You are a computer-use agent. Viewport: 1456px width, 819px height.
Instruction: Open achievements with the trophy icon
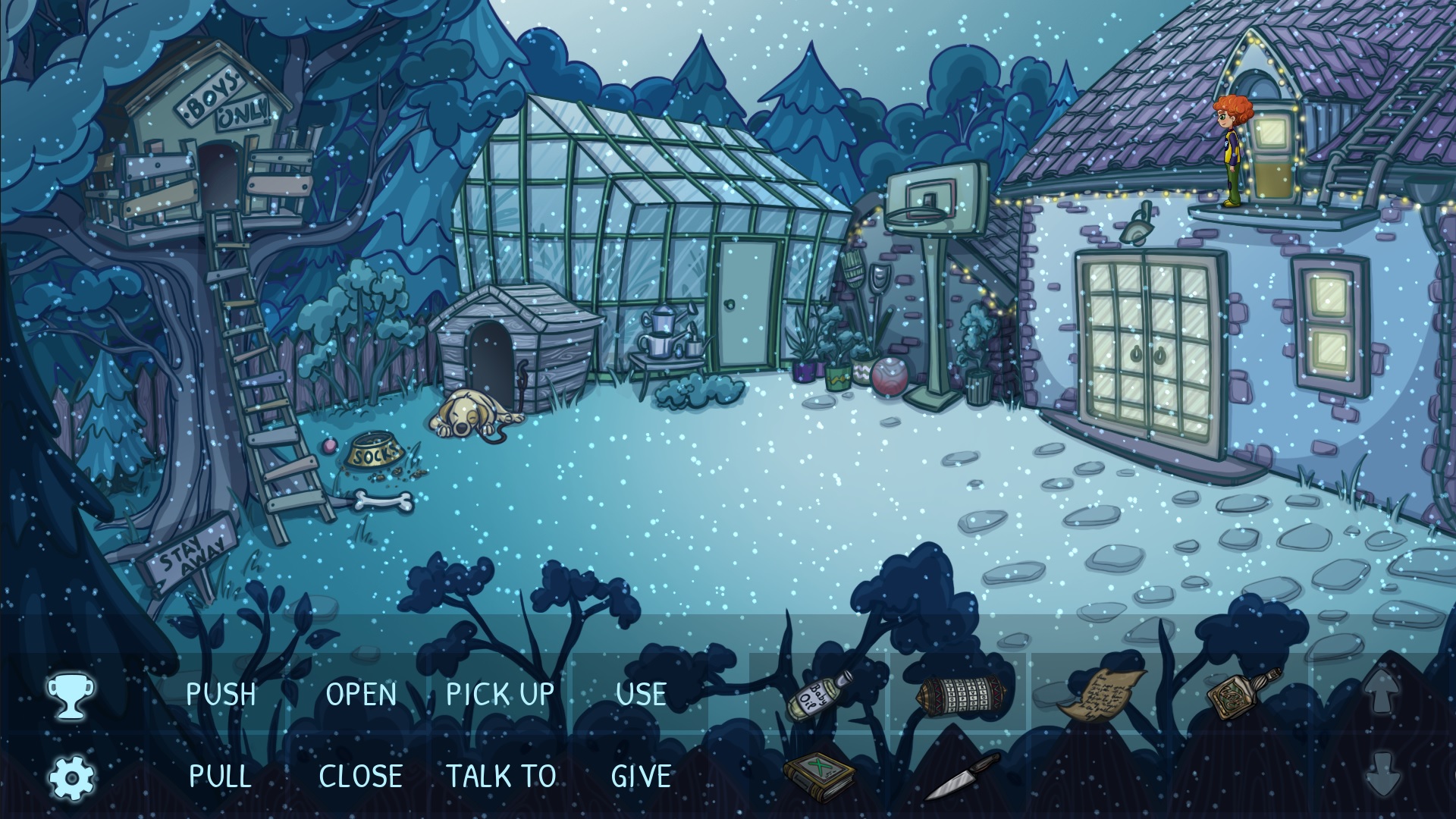pos(71,696)
